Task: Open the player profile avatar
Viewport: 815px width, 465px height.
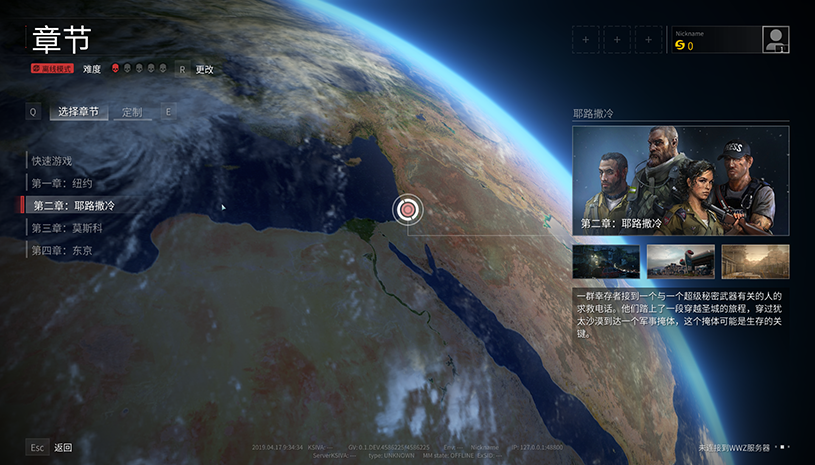Action: coord(775,39)
